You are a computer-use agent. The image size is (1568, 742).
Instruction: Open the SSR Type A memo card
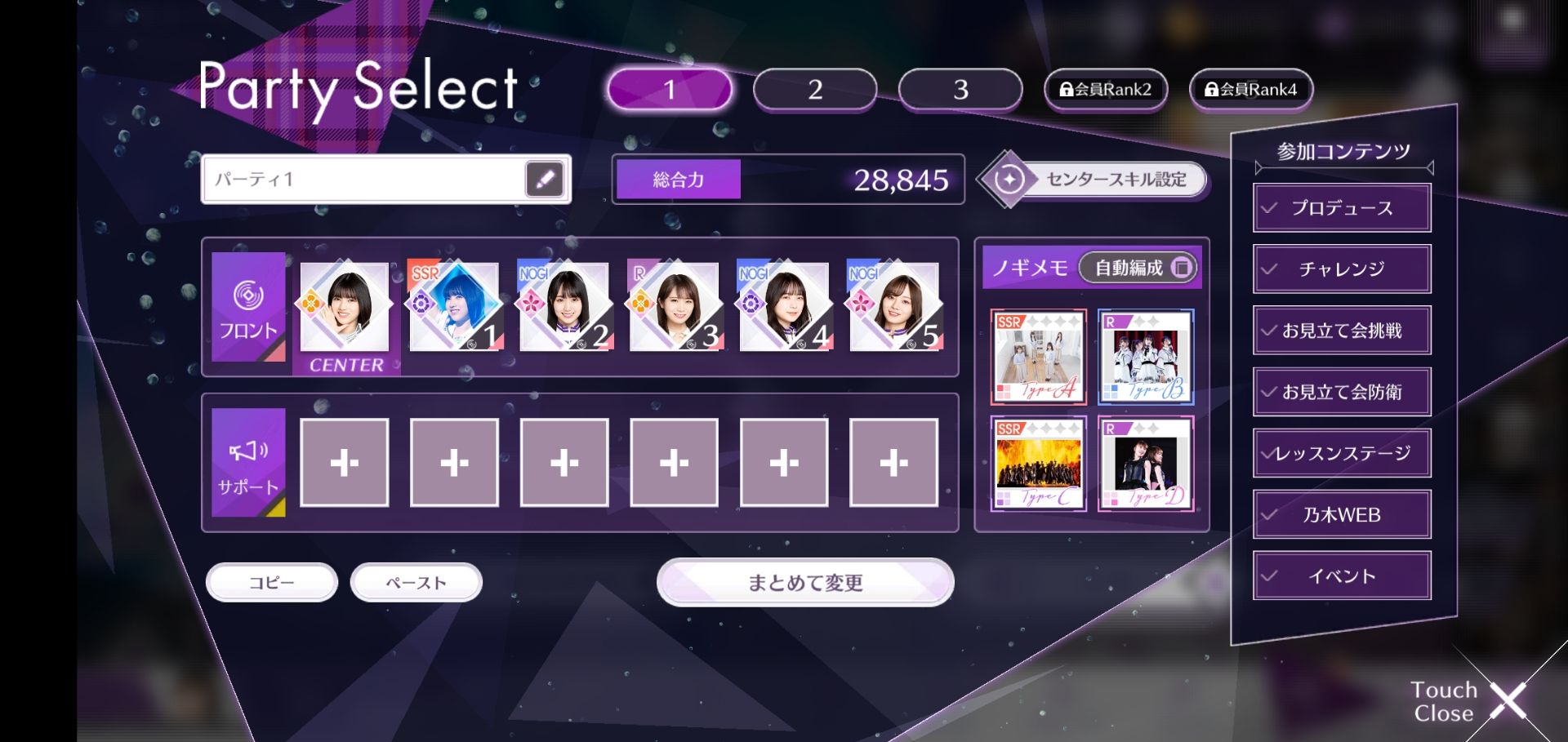(1039, 357)
